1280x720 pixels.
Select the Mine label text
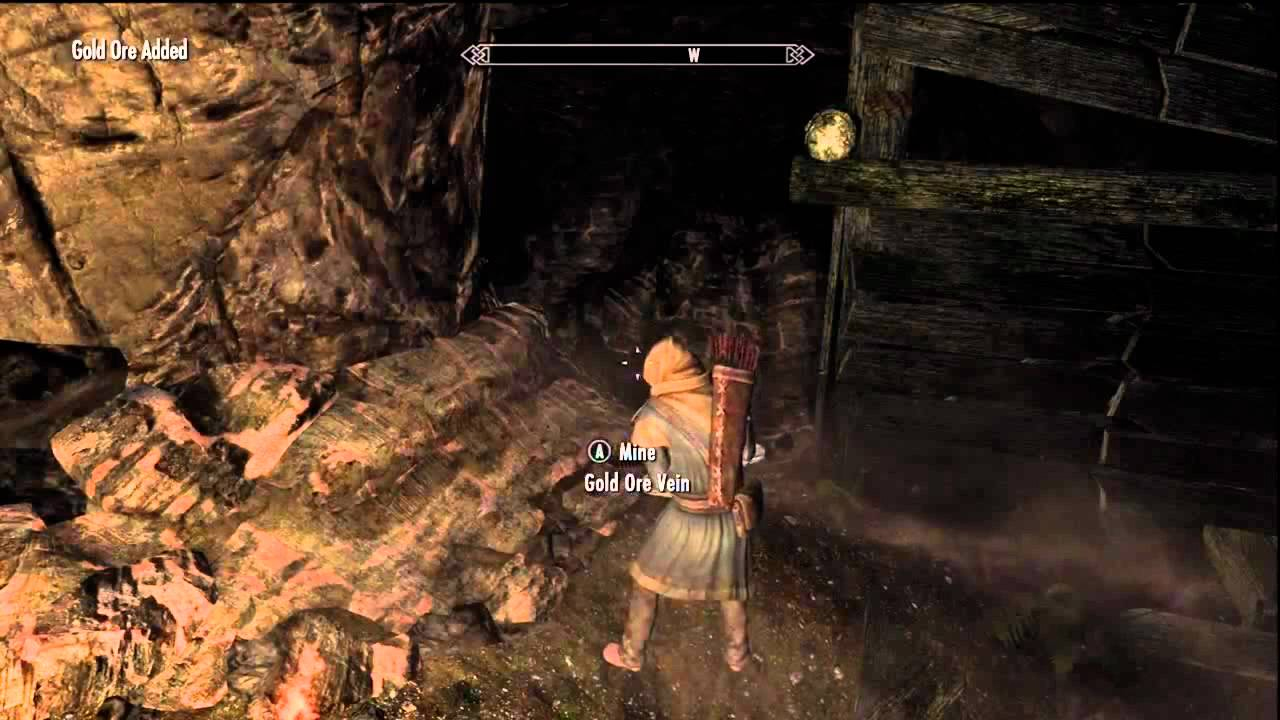638,452
